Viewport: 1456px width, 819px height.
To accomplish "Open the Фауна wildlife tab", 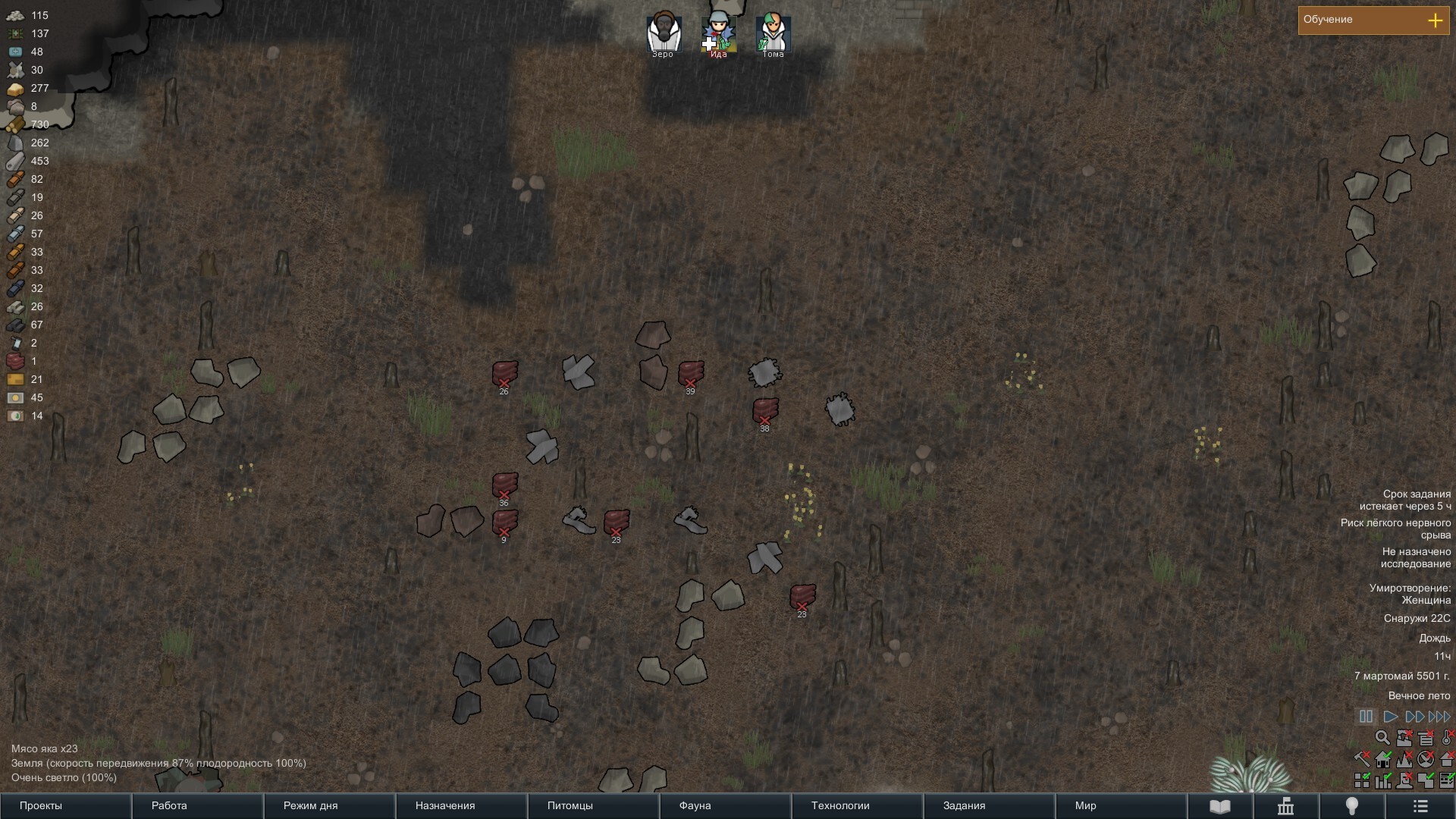I will tap(725, 805).
